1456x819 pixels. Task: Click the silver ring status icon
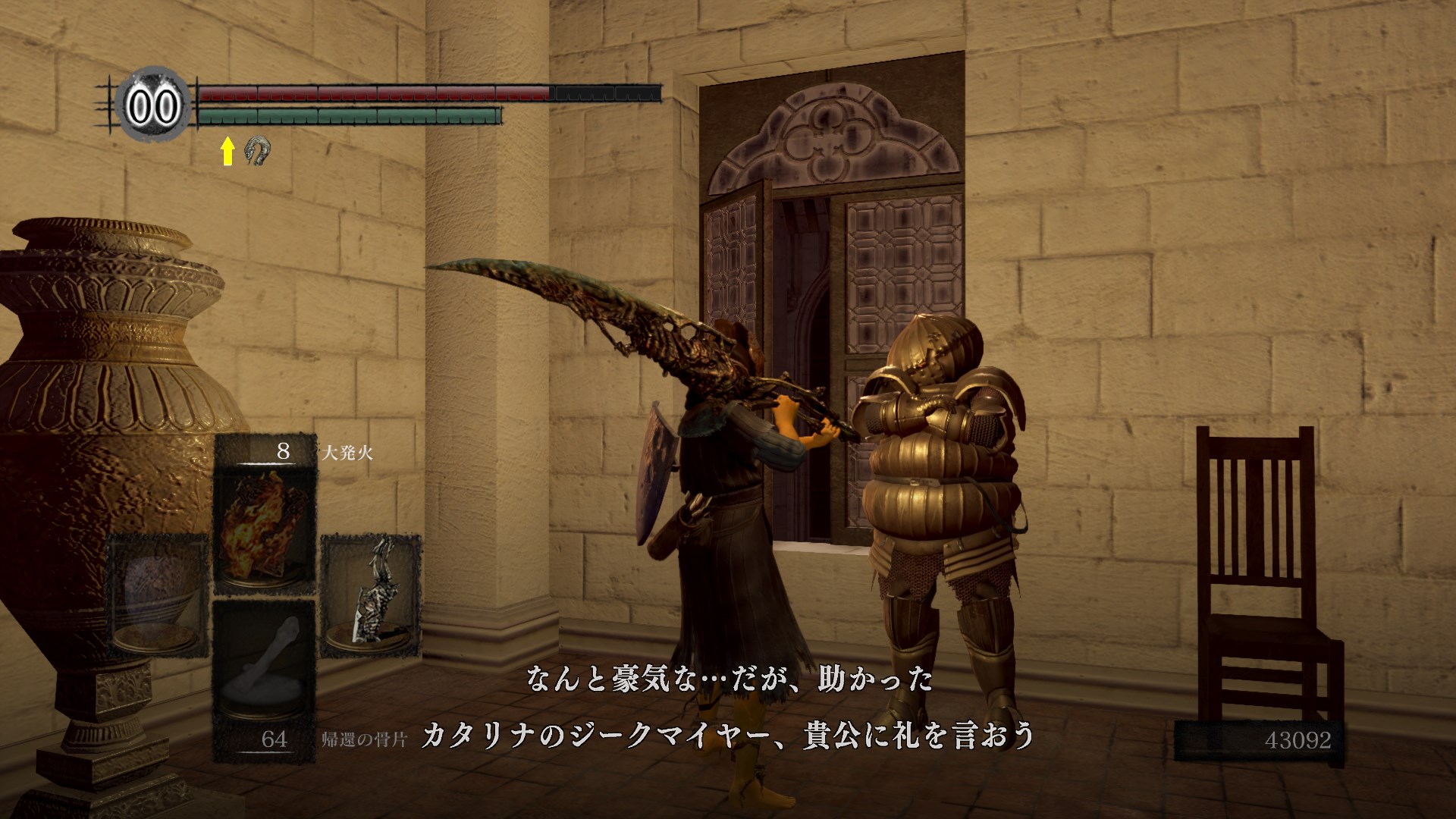pos(258,151)
